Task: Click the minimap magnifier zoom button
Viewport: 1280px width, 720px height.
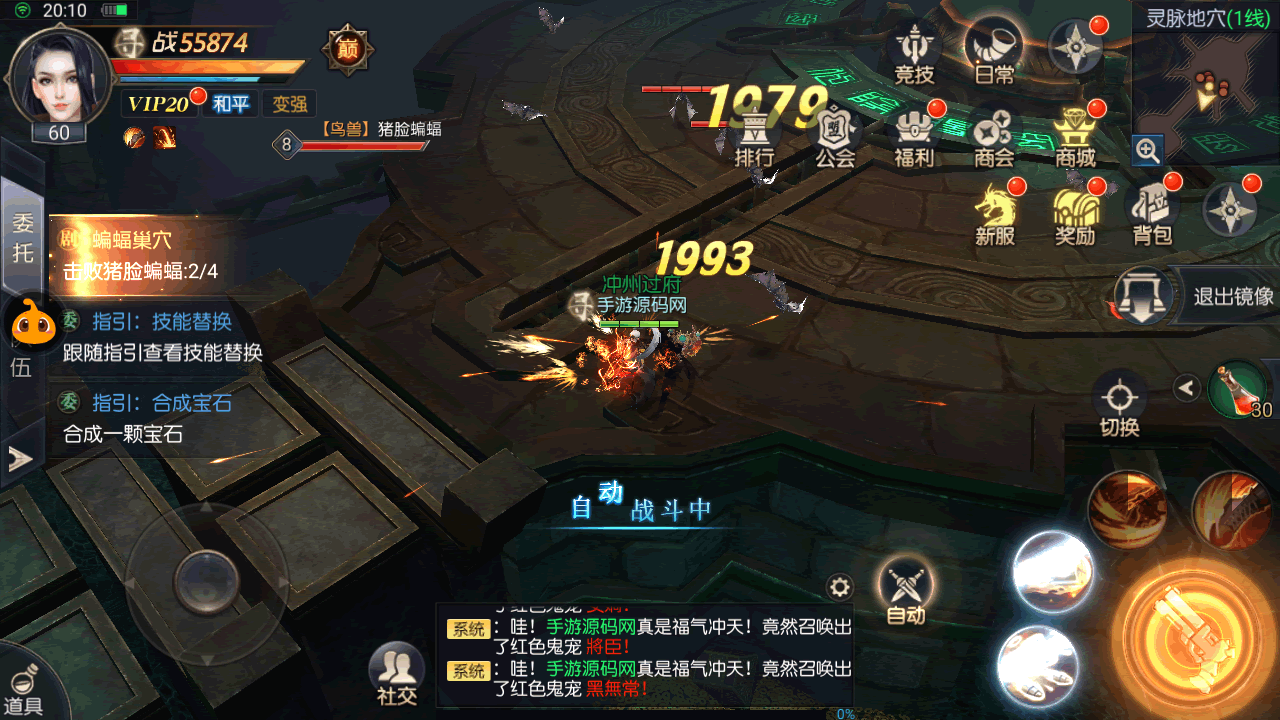Action: click(1147, 151)
